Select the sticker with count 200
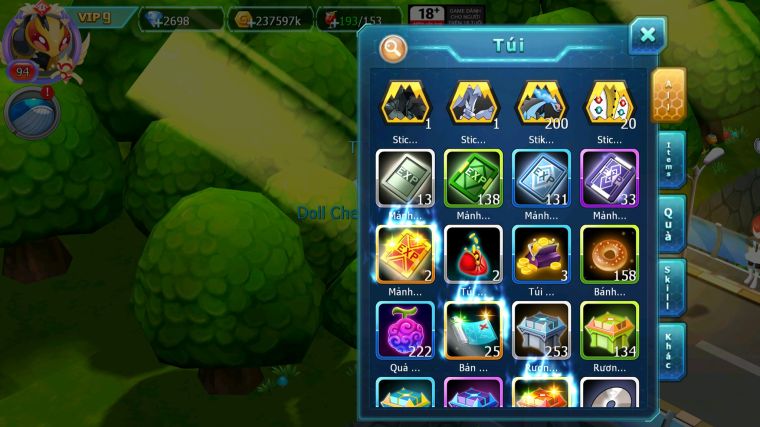Viewport: 760px width, 427px height. pos(541,104)
